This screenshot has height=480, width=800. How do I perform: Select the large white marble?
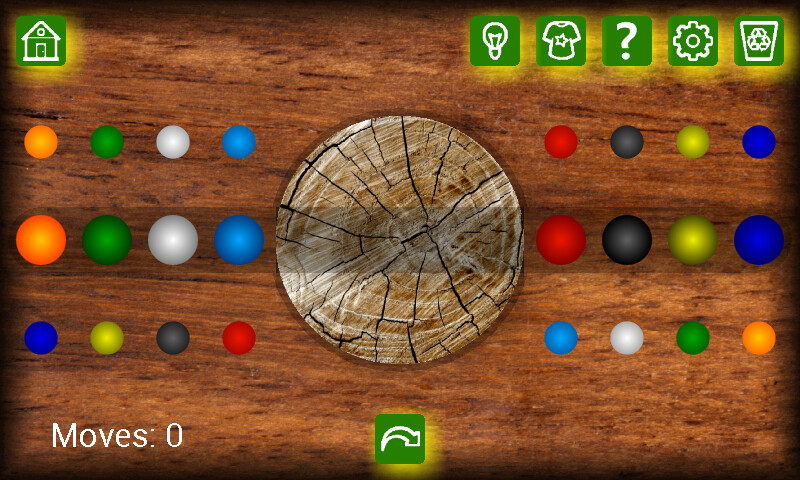(173, 240)
